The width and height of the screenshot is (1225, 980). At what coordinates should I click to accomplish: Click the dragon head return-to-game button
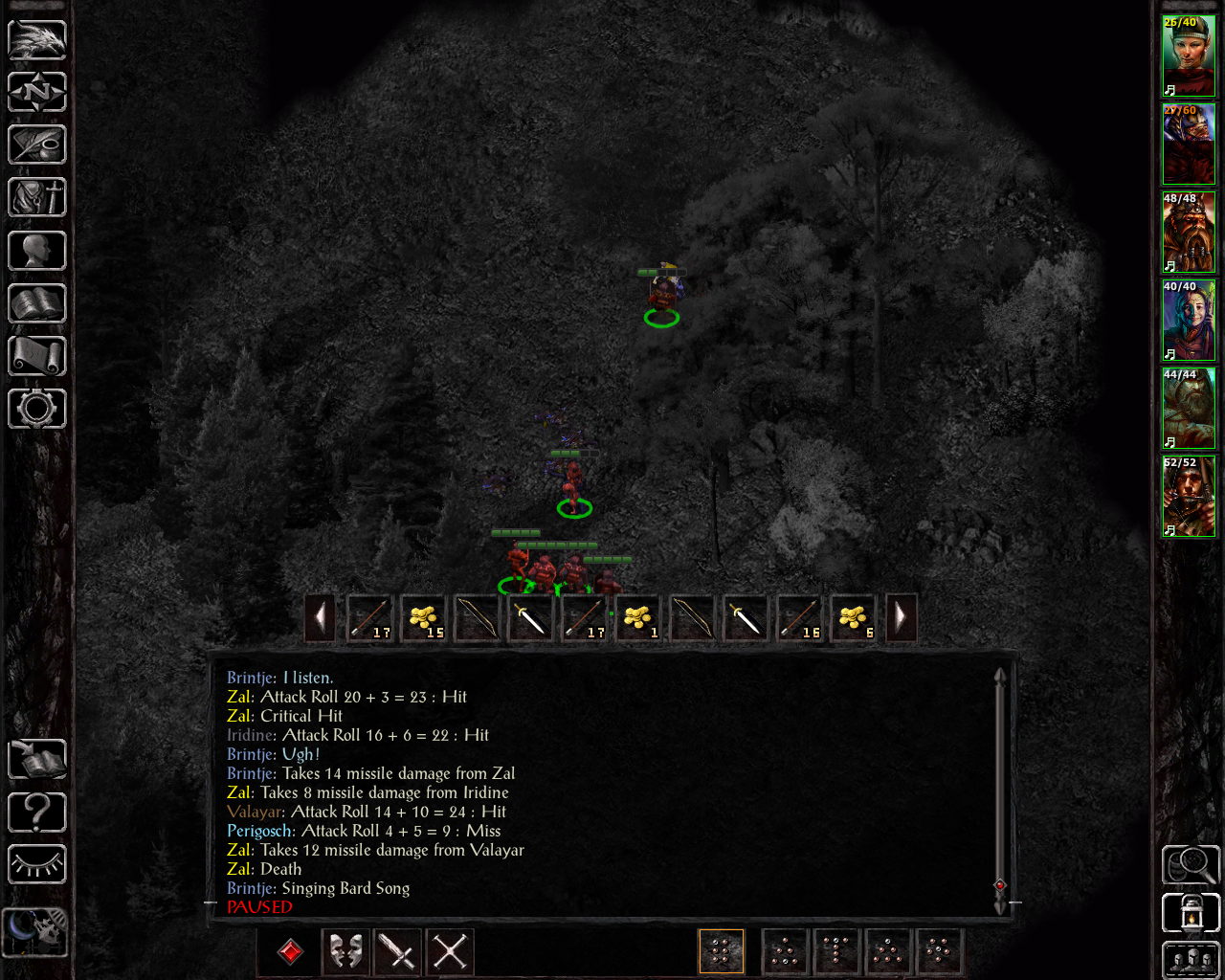click(37, 40)
